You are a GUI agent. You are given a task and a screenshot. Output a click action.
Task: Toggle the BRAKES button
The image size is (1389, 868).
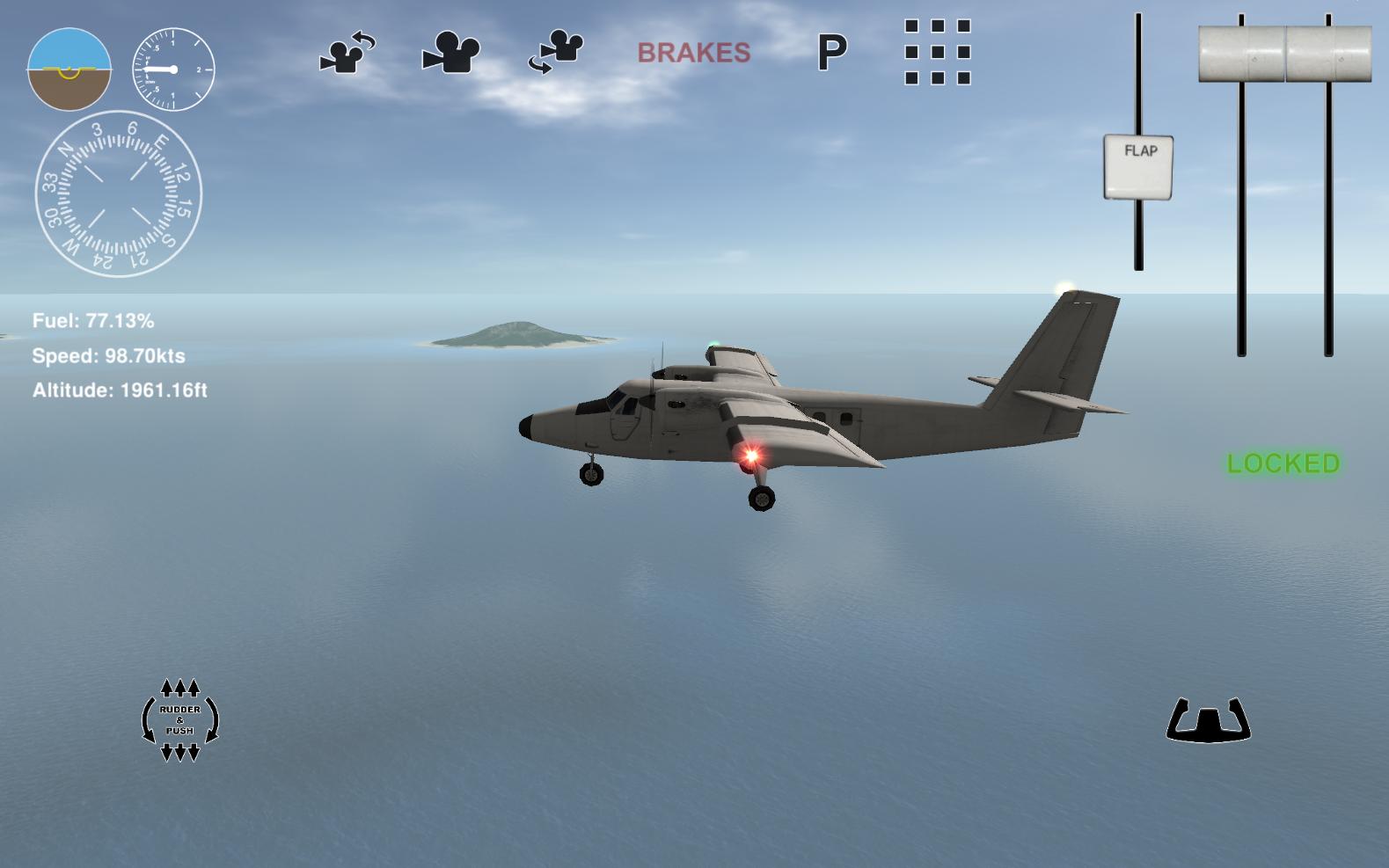pyautogui.click(x=693, y=53)
